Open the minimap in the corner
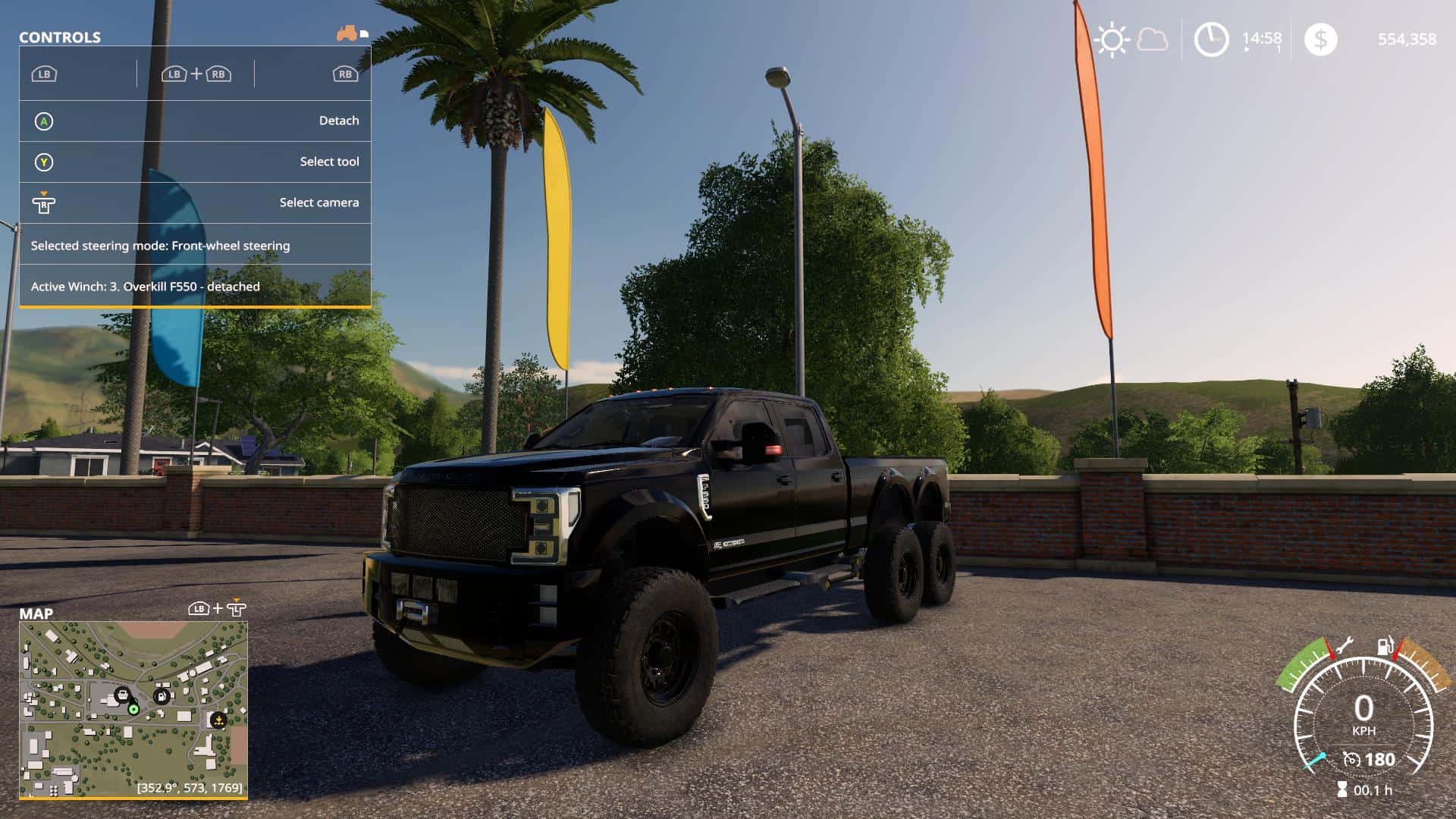 pos(133,710)
